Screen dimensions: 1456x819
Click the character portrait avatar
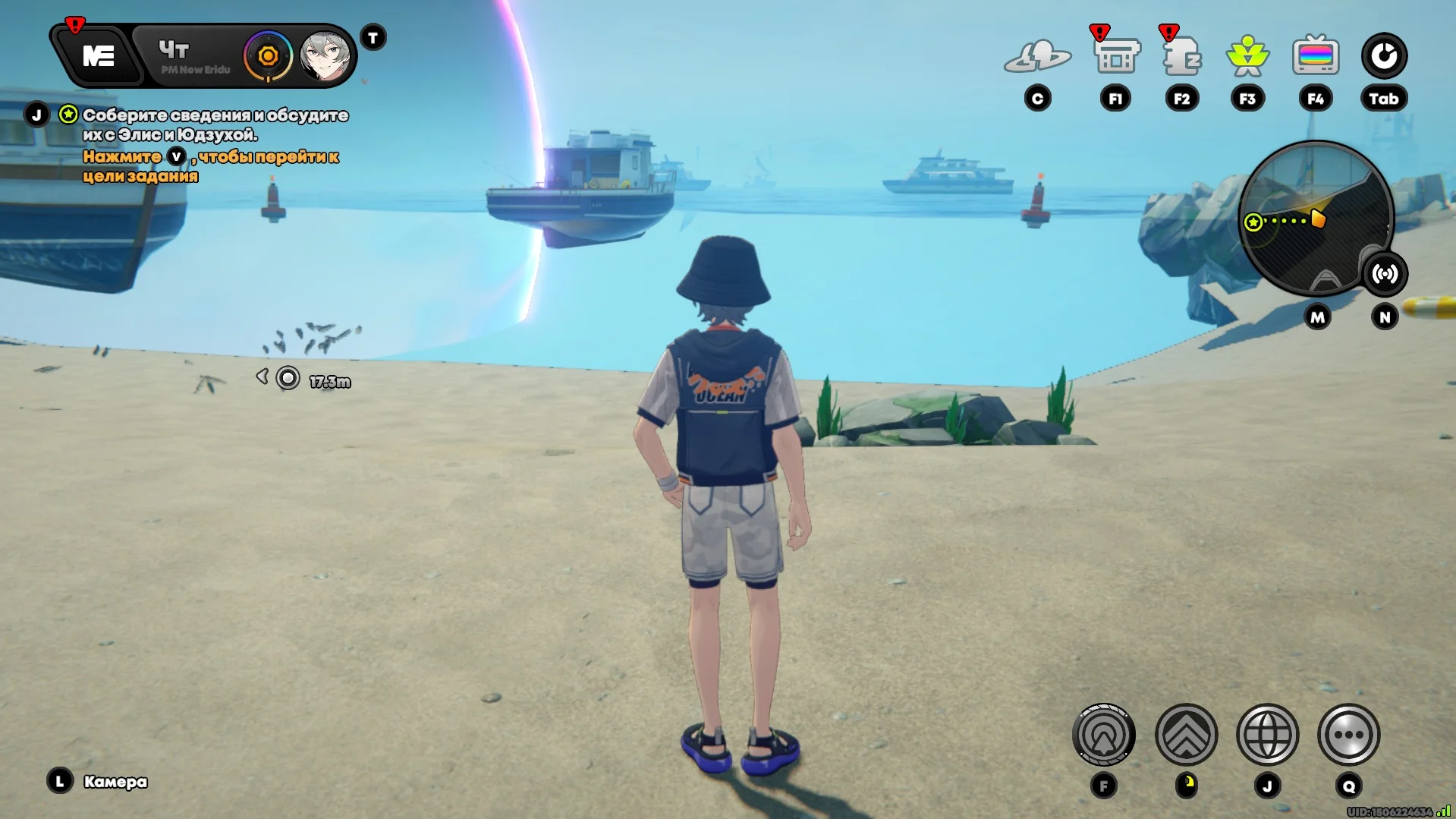(x=325, y=56)
